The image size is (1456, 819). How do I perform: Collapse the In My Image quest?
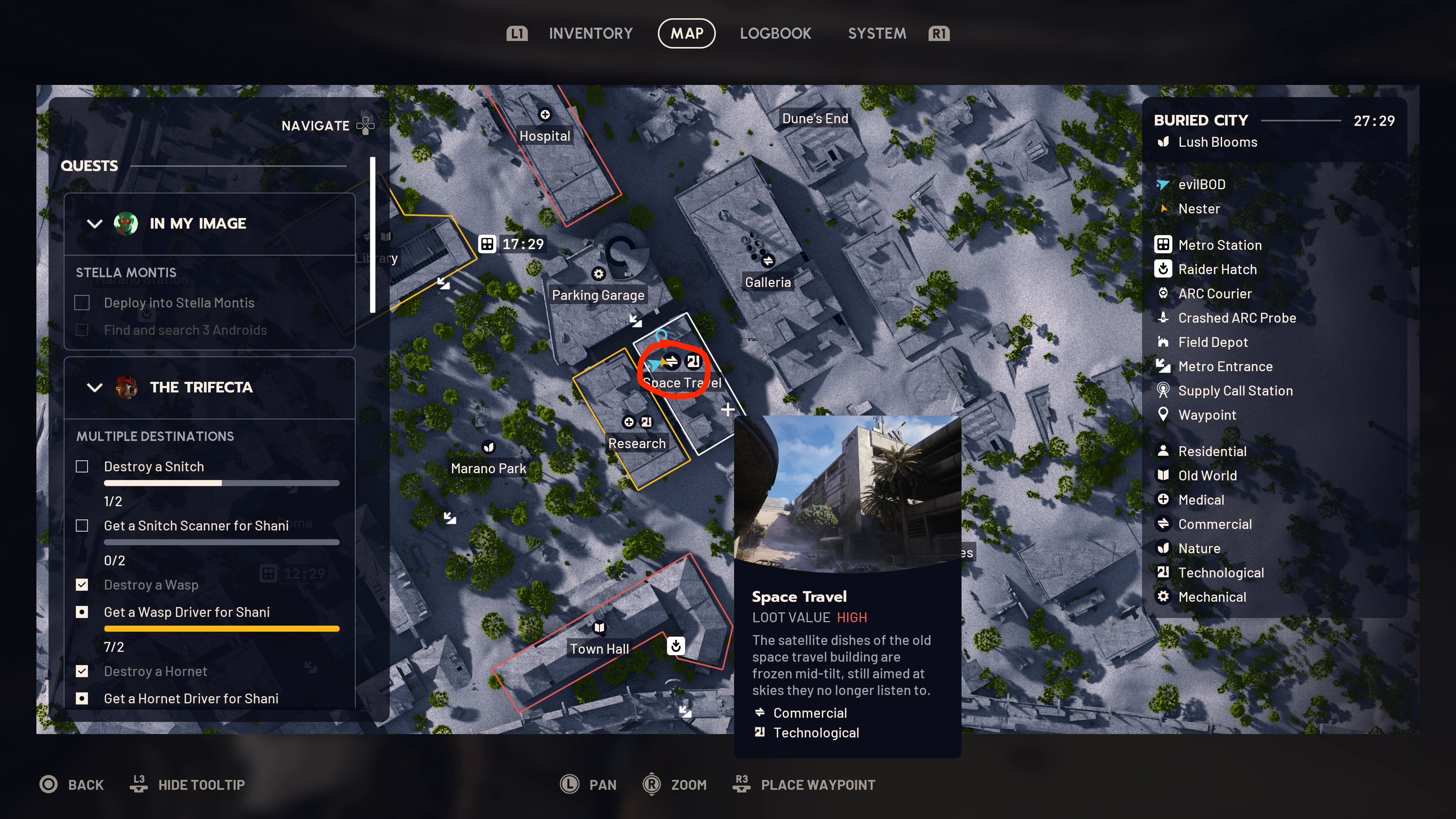pos(95,224)
